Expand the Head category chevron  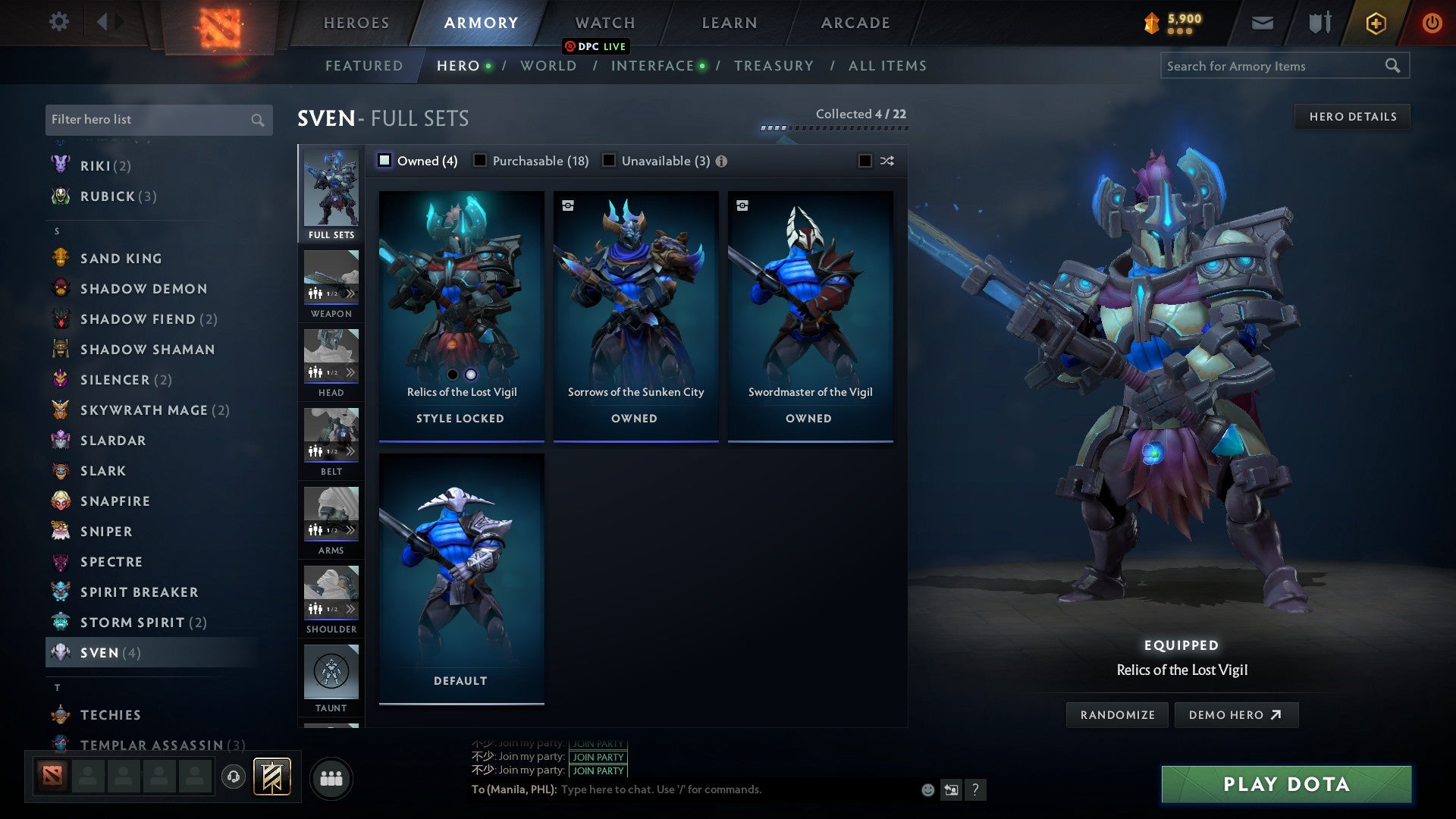(x=351, y=372)
